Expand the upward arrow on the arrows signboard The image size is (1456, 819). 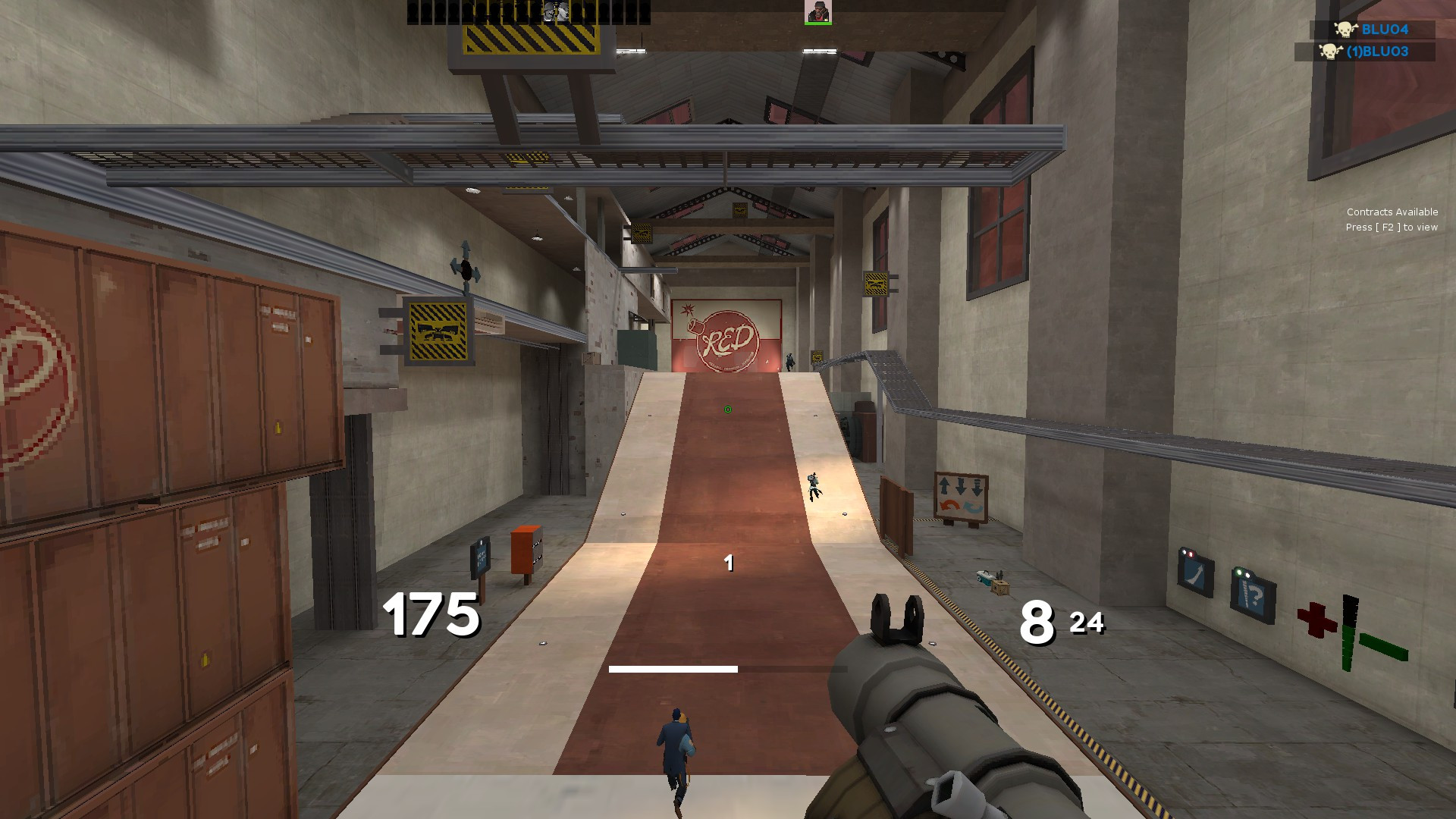tap(944, 485)
